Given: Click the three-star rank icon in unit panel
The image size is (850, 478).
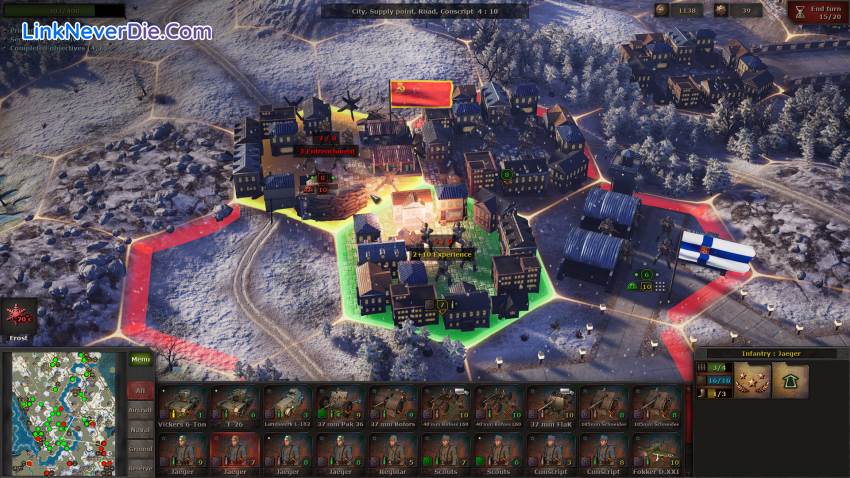Looking at the screenshot, I should 752,380.
